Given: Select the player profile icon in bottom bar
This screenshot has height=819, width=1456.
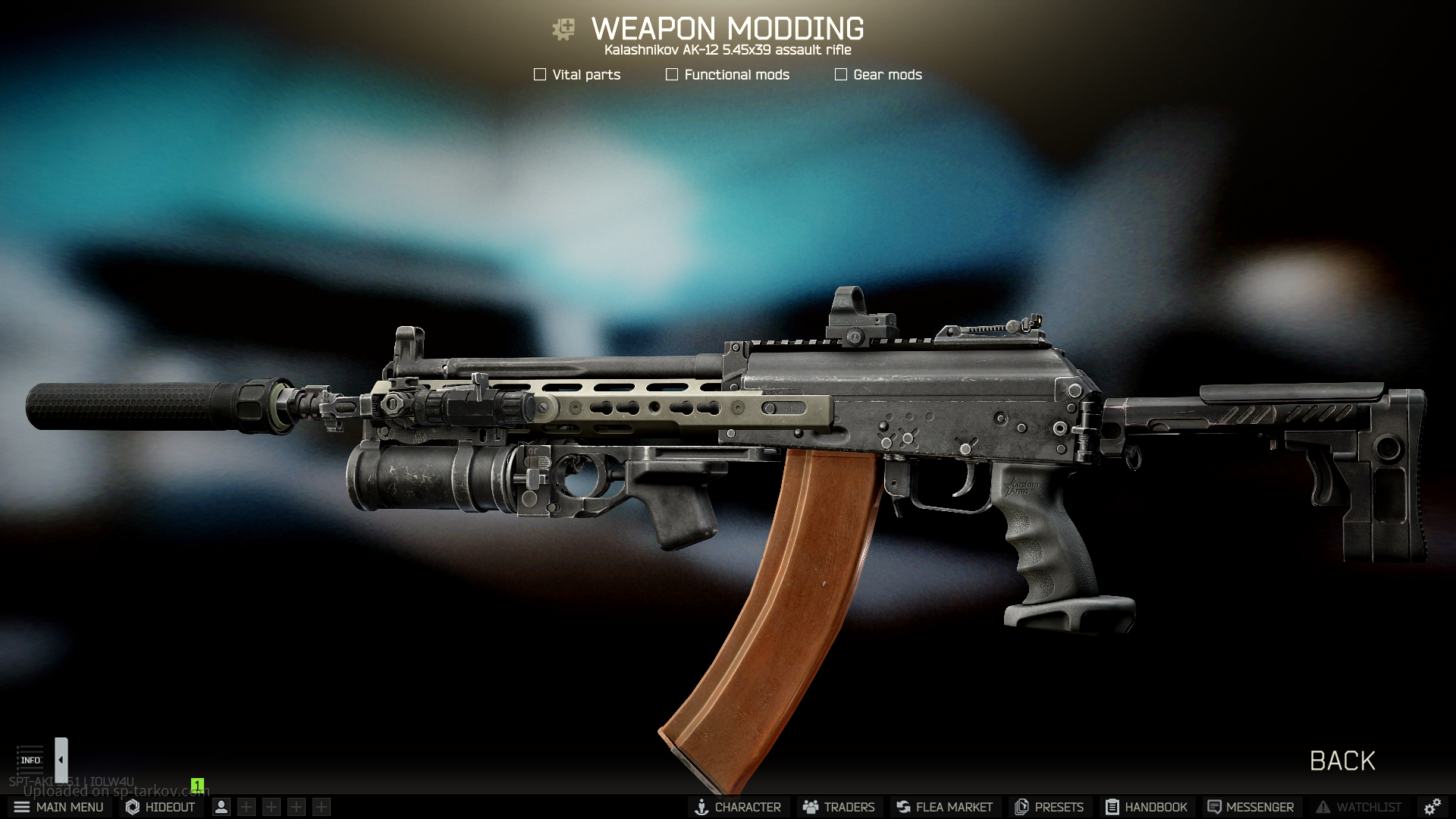Looking at the screenshot, I should pyautogui.click(x=221, y=807).
